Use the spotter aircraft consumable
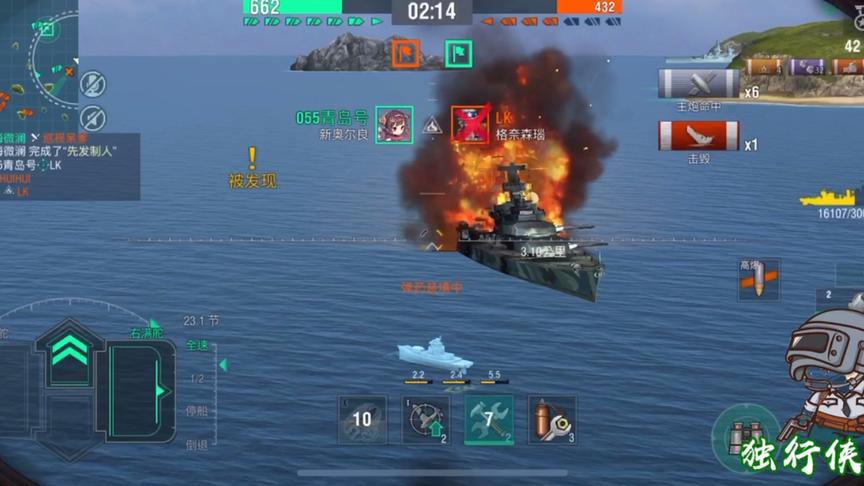Image resolution: width=864 pixels, height=486 pixels. 425,419
